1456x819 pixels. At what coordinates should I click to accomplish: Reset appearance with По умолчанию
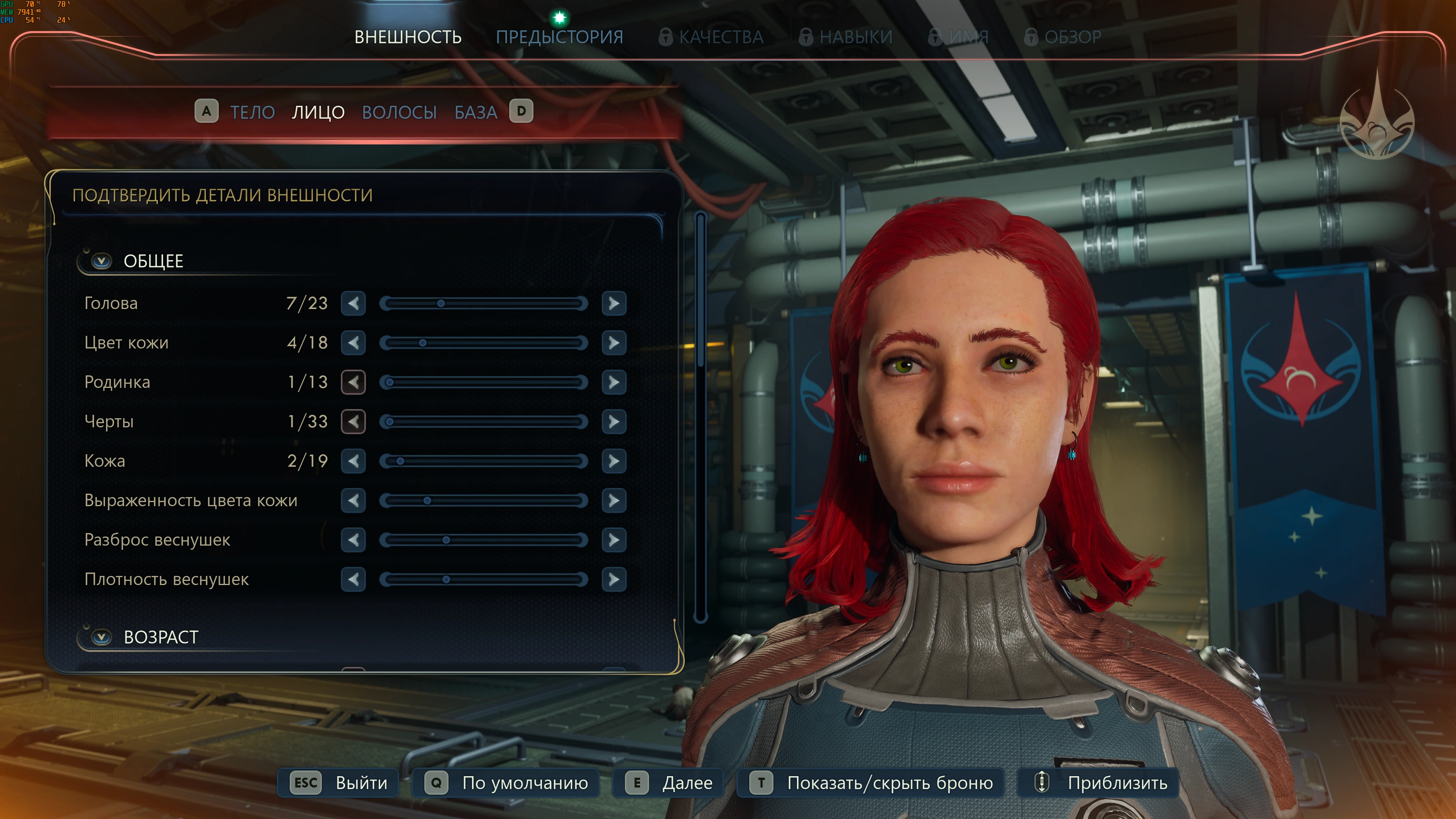pos(506,783)
